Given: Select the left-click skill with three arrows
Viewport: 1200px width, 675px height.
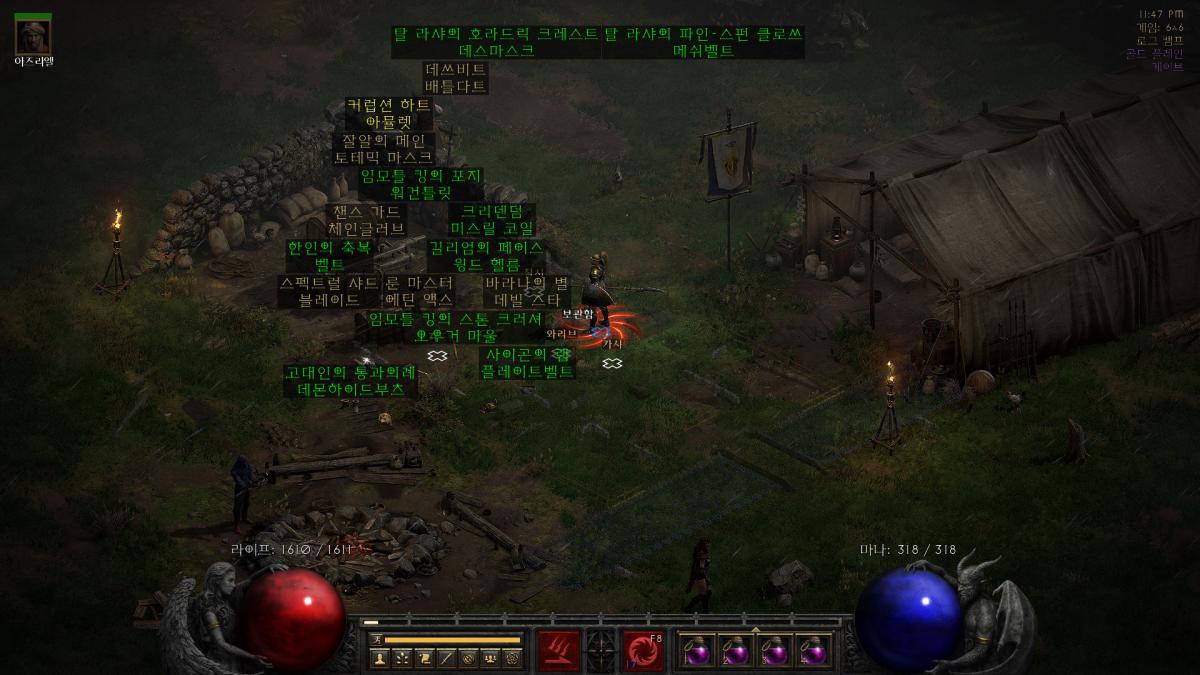Looking at the screenshot, I should tap(559, 650).
